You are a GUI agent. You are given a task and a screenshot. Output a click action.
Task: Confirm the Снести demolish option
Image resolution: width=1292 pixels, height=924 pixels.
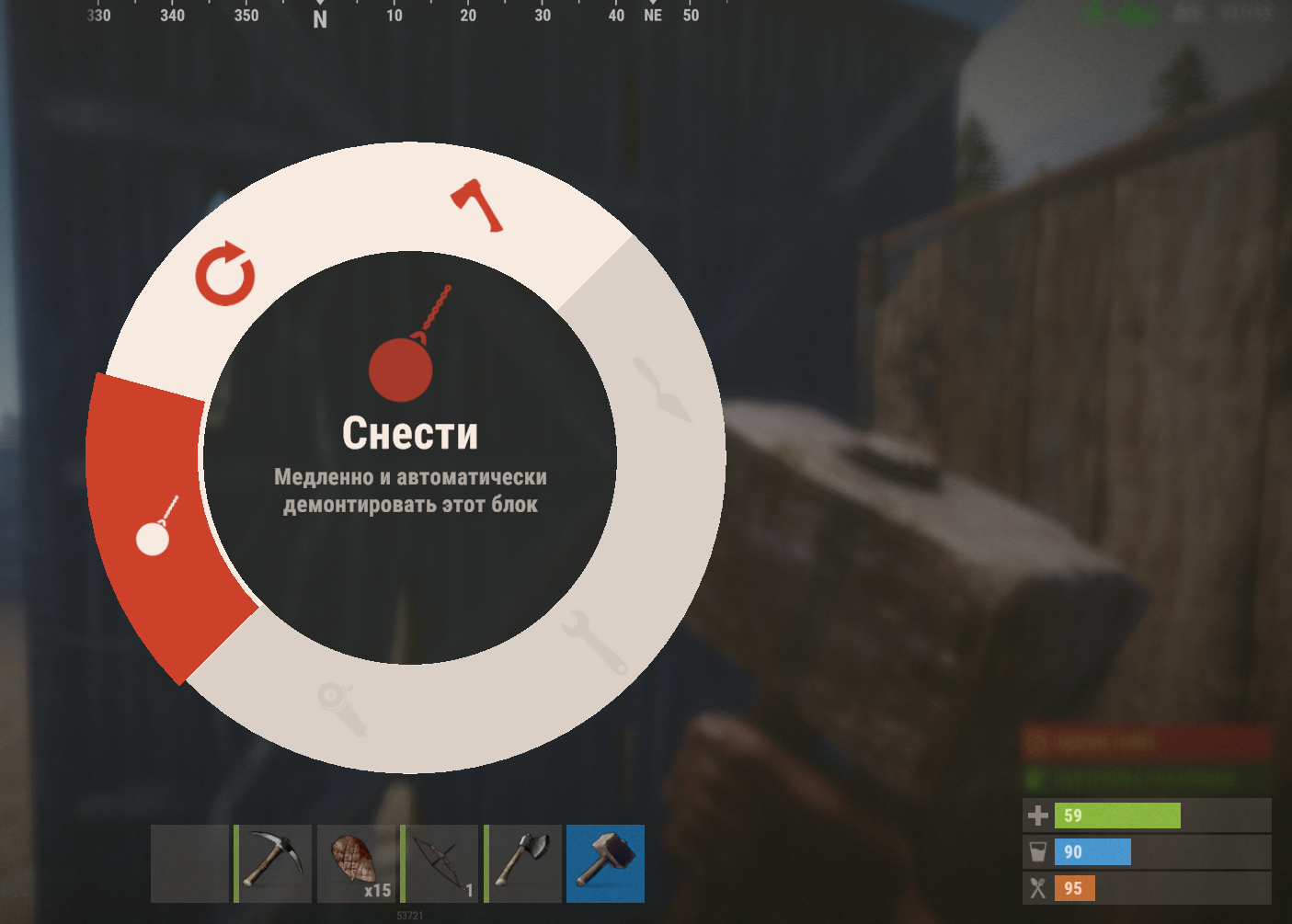click(x=411, y=431)
